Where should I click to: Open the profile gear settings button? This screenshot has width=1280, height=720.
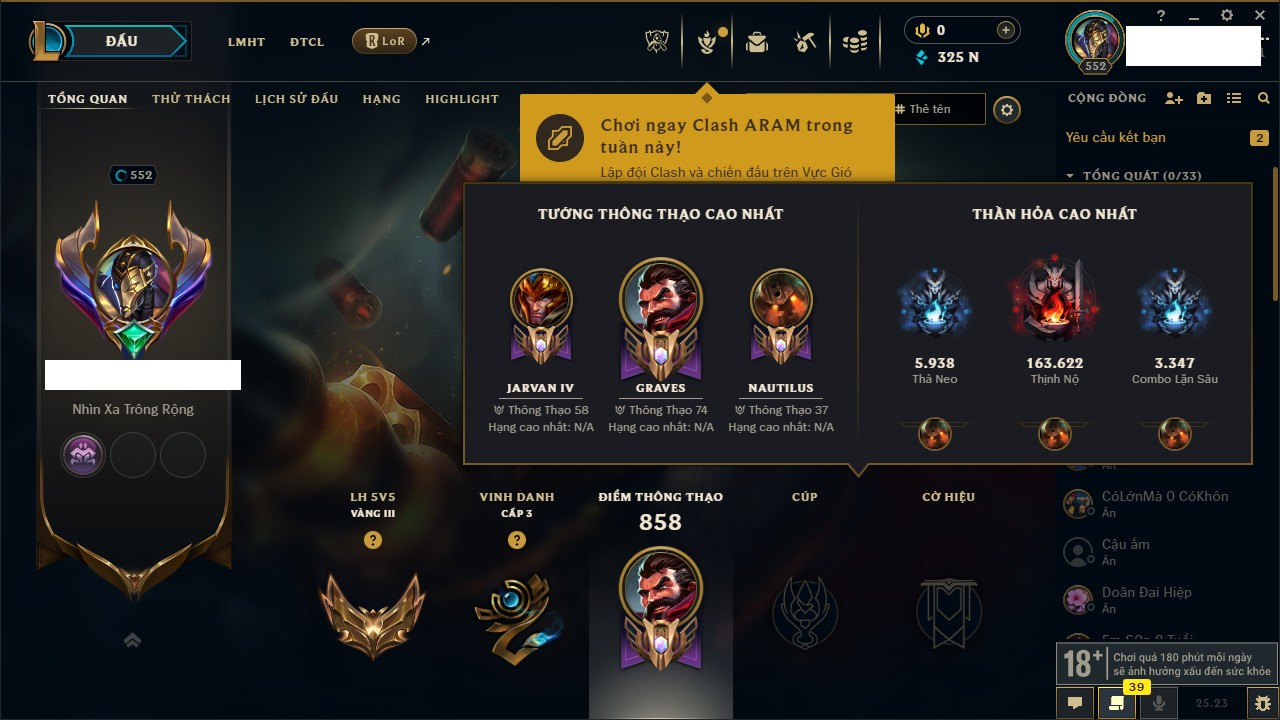1007,110
